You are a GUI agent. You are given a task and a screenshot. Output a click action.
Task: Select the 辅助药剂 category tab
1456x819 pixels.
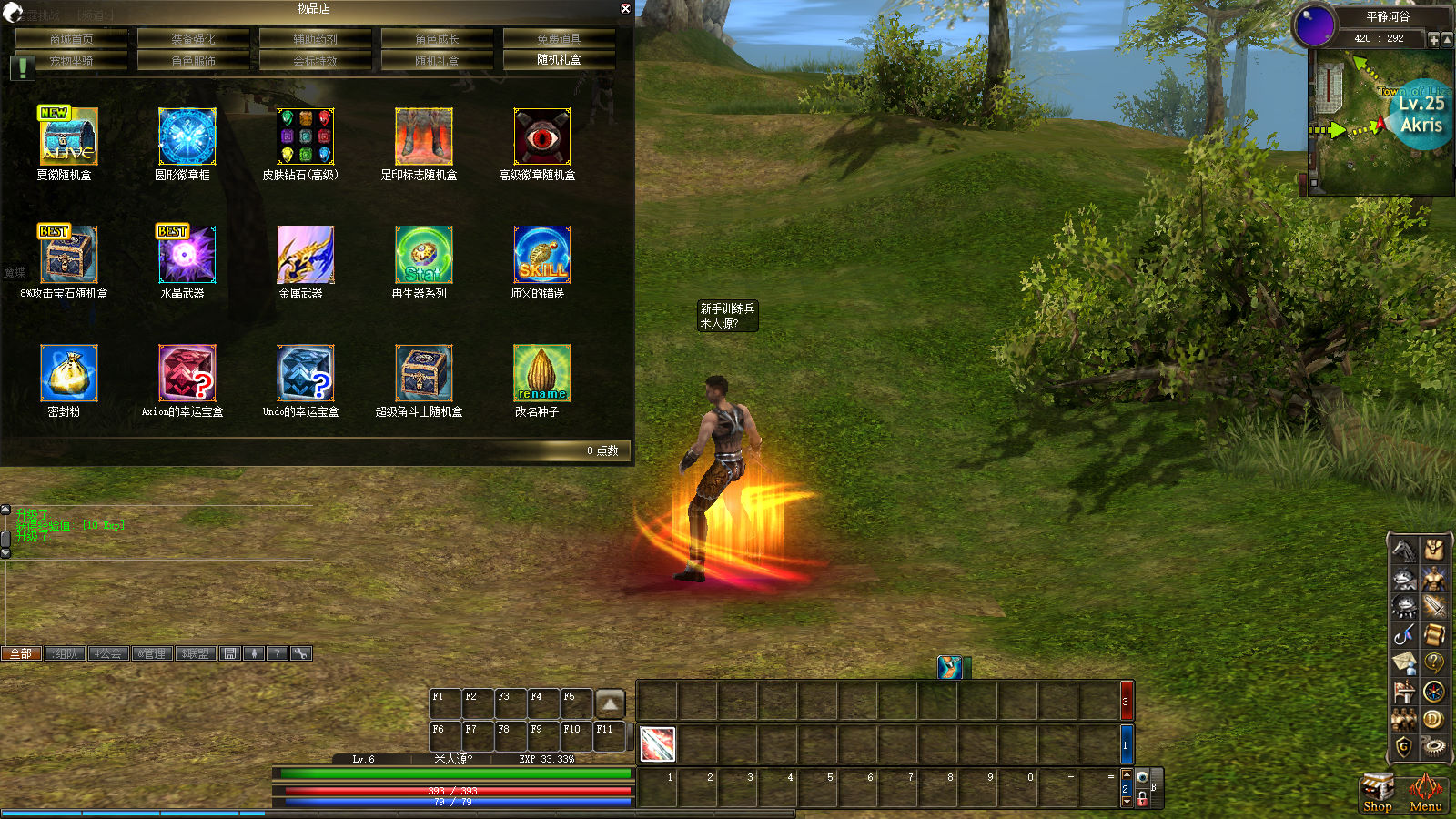point(315,38)
